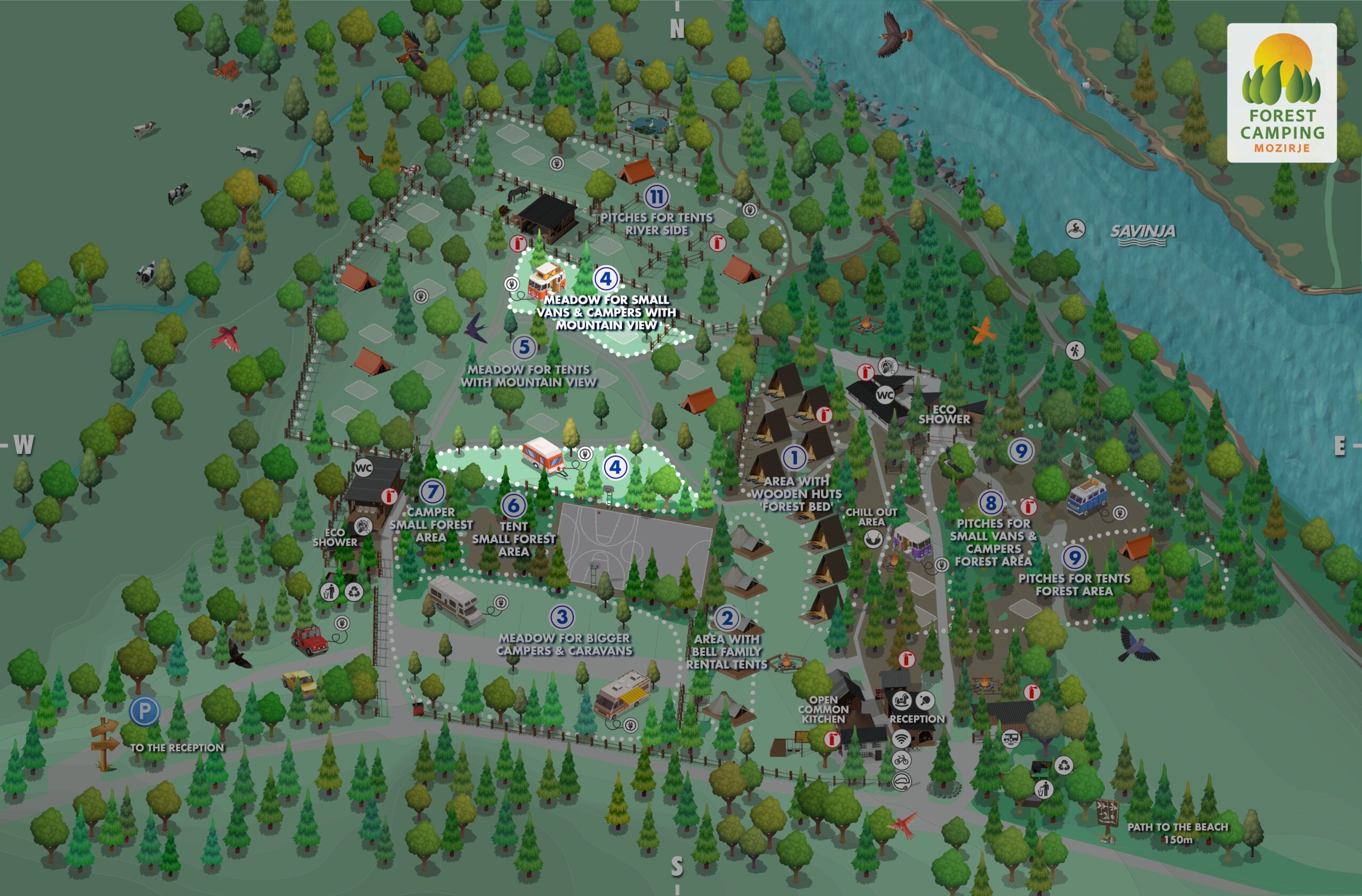Viewport: 1362px width, 896px height.
Task: Select the swimming icon by Savinja river
Action: 1075,229
